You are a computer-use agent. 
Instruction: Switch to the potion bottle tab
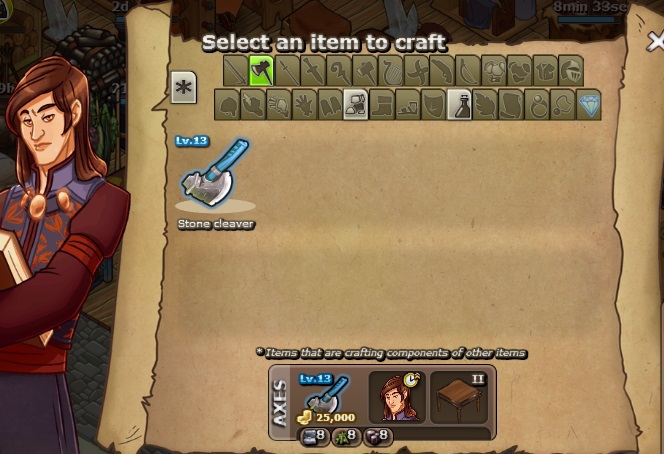(x=459, y=104)
